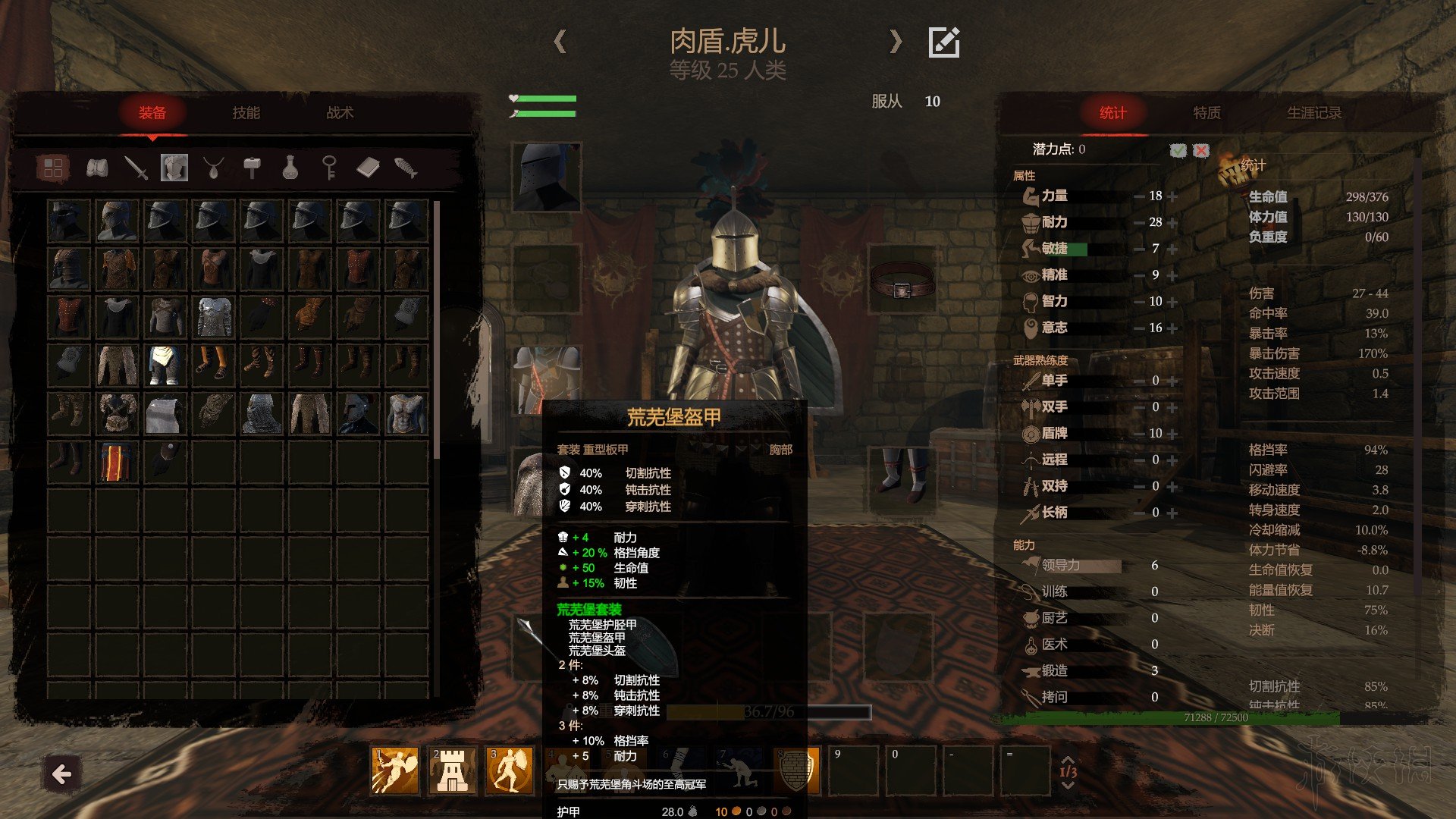Filter inventory by sword weapons icon

136,168
